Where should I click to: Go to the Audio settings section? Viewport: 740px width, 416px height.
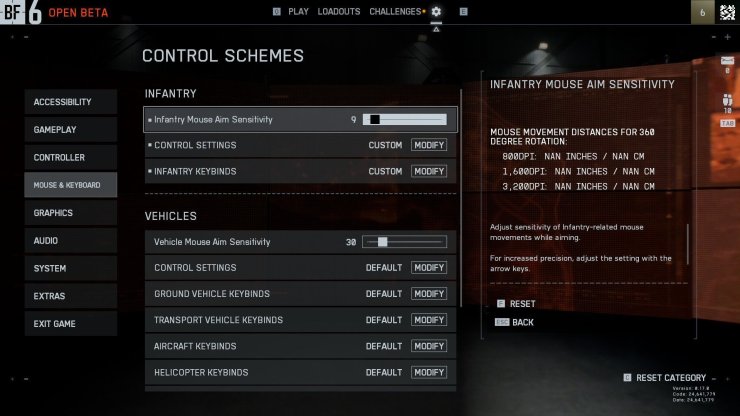71,241
